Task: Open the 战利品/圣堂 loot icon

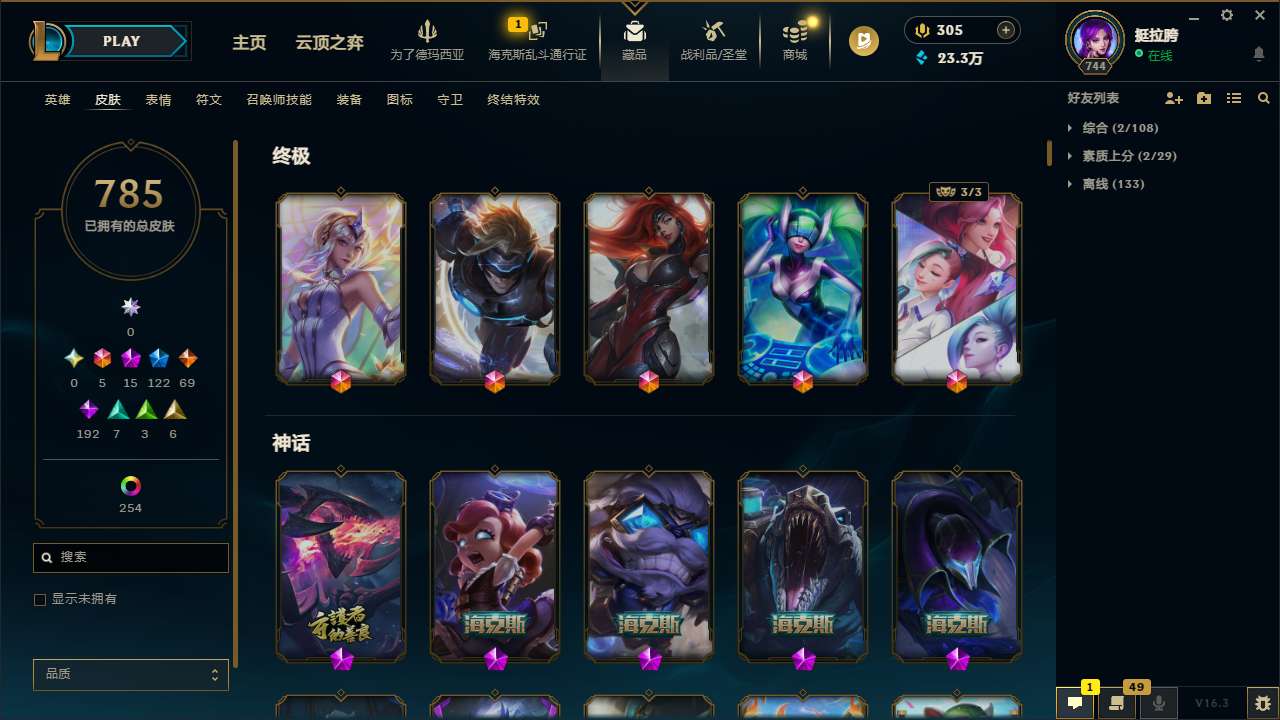Action: click(714, 30)
